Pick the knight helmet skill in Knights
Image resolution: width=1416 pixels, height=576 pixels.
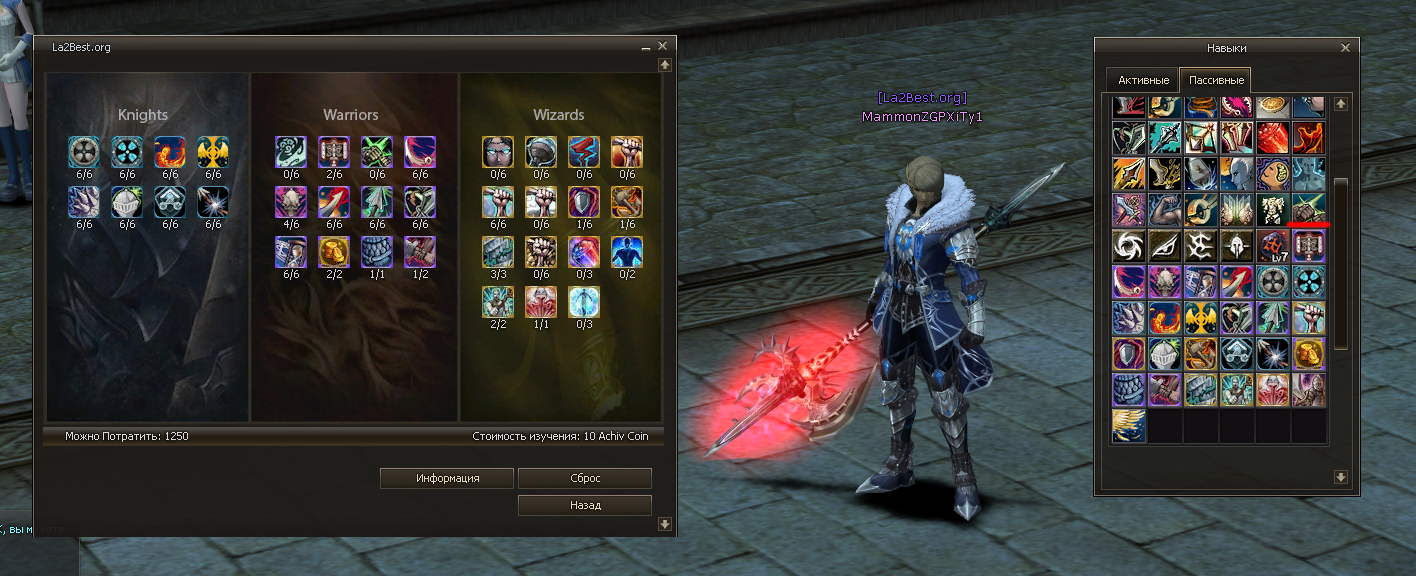pyautogui.click(x=127, y=202)
